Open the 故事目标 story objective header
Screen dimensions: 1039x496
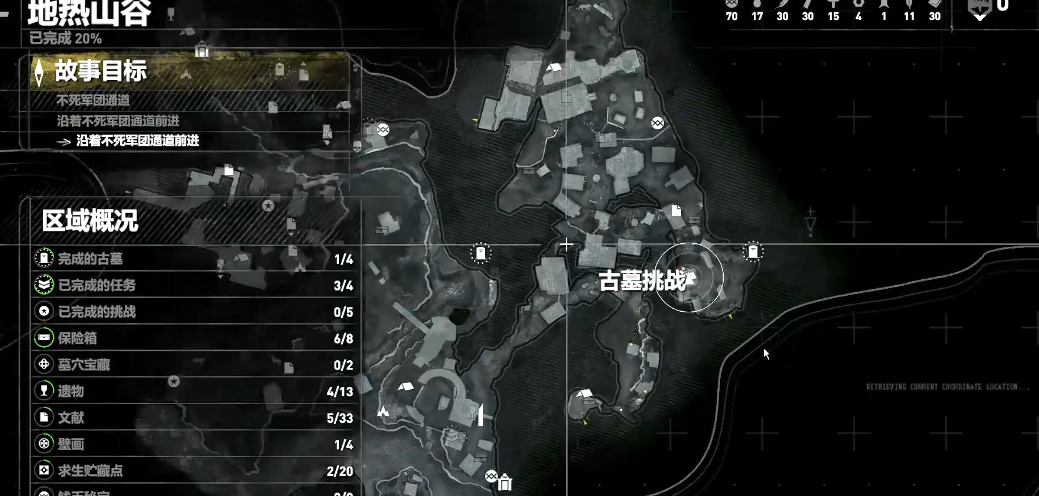[101, 71]
